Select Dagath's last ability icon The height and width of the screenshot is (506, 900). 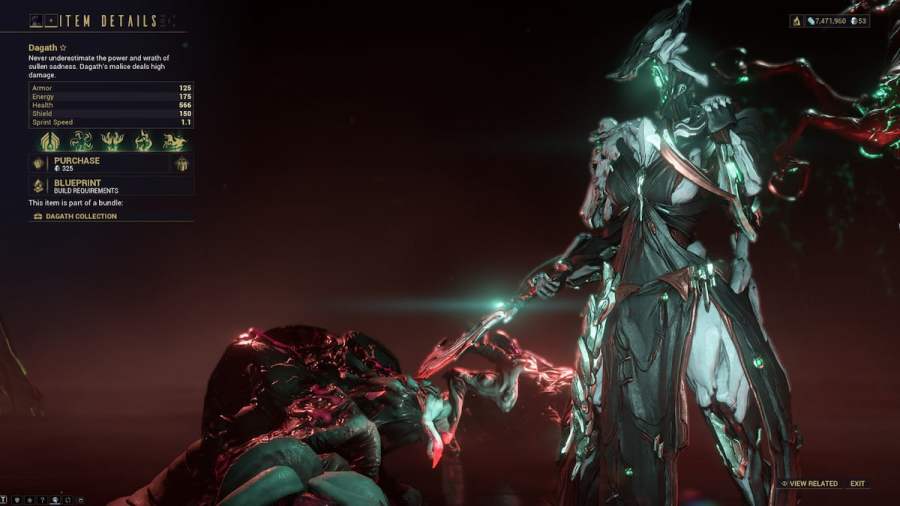point(175,141)
